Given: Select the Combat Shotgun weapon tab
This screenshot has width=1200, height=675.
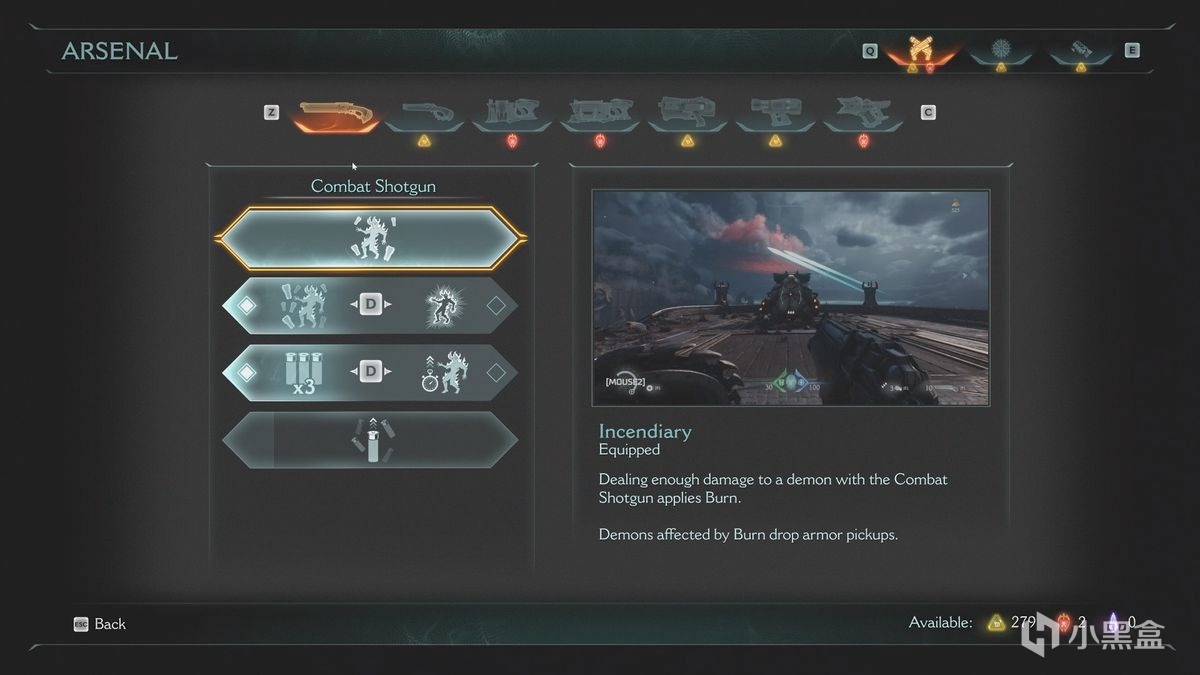Looking at the screenshot, I should [x=336, y=115].
